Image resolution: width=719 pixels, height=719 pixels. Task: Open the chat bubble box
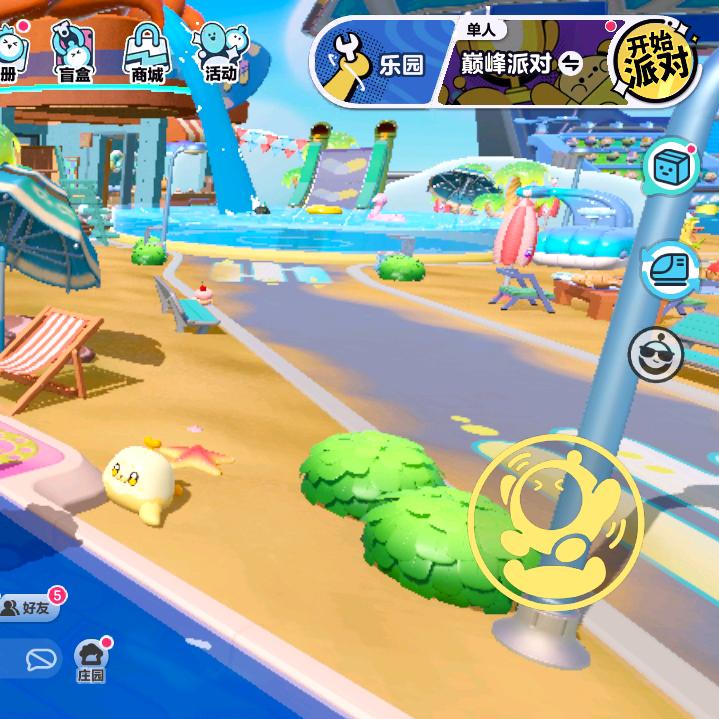[x=38, y=660]
